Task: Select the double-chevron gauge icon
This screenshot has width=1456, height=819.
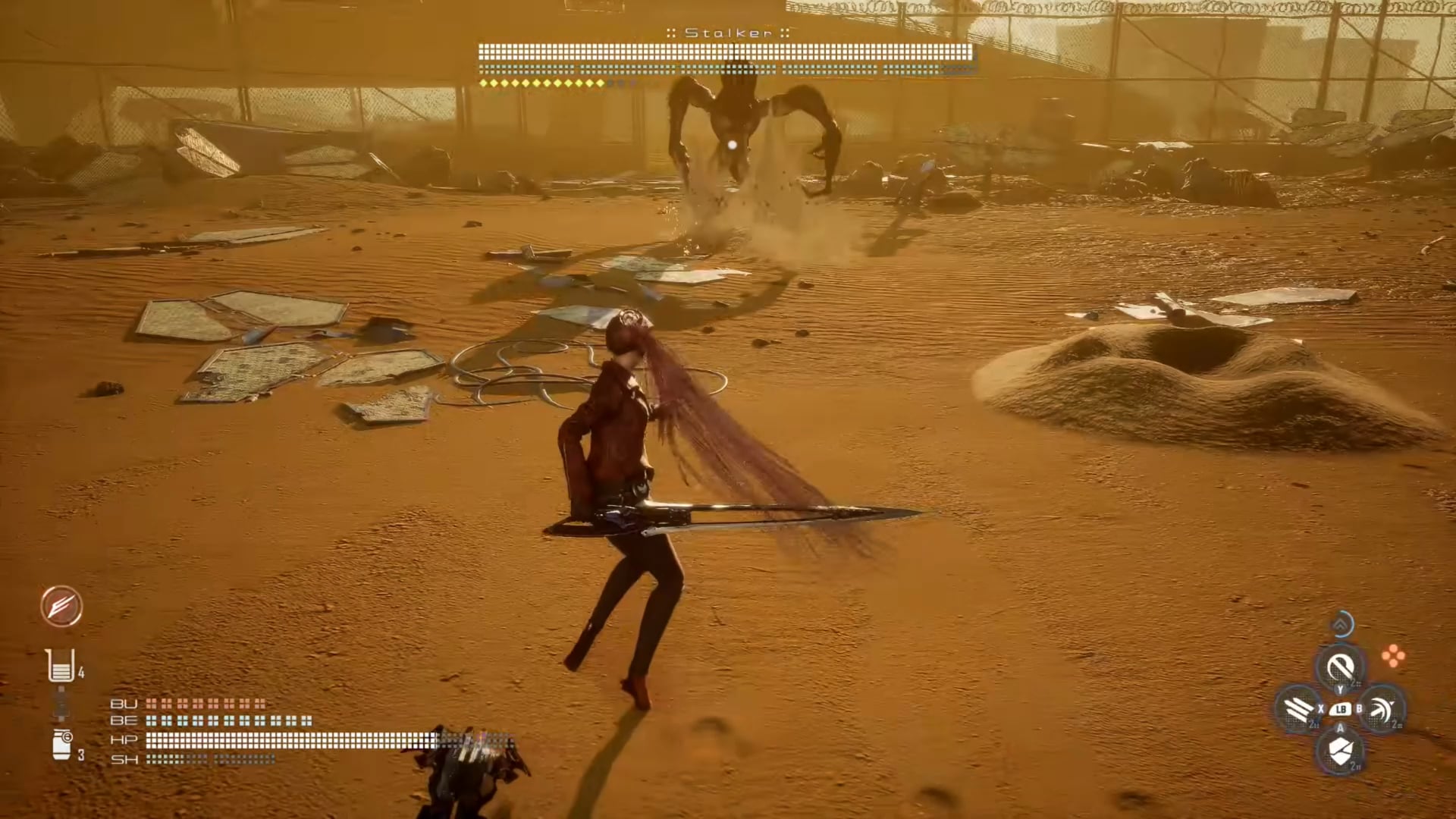Action: pyautogui.click(x=1341, y=625)
